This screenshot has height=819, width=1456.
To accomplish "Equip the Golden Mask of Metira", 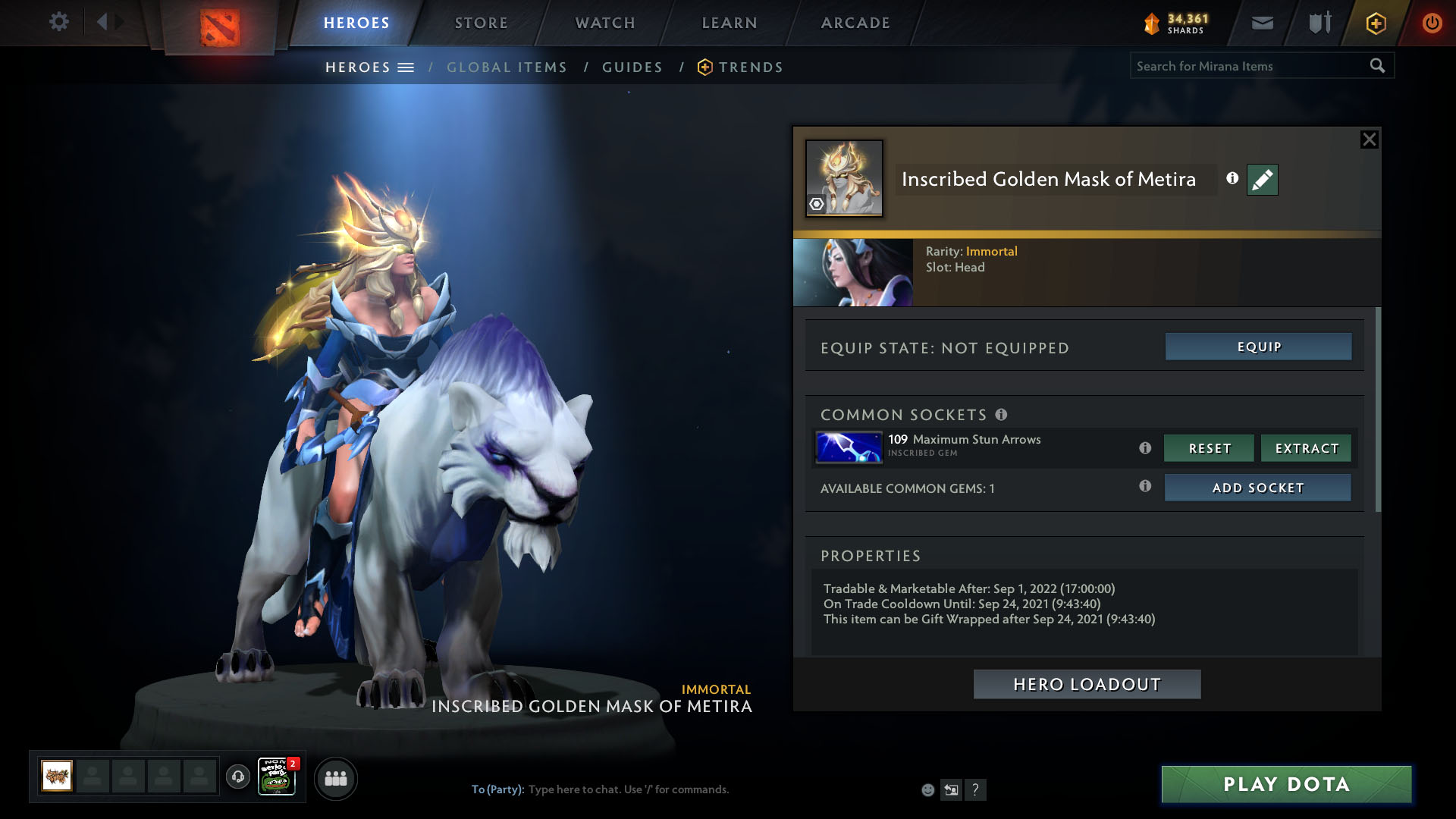I will 1258,347.
